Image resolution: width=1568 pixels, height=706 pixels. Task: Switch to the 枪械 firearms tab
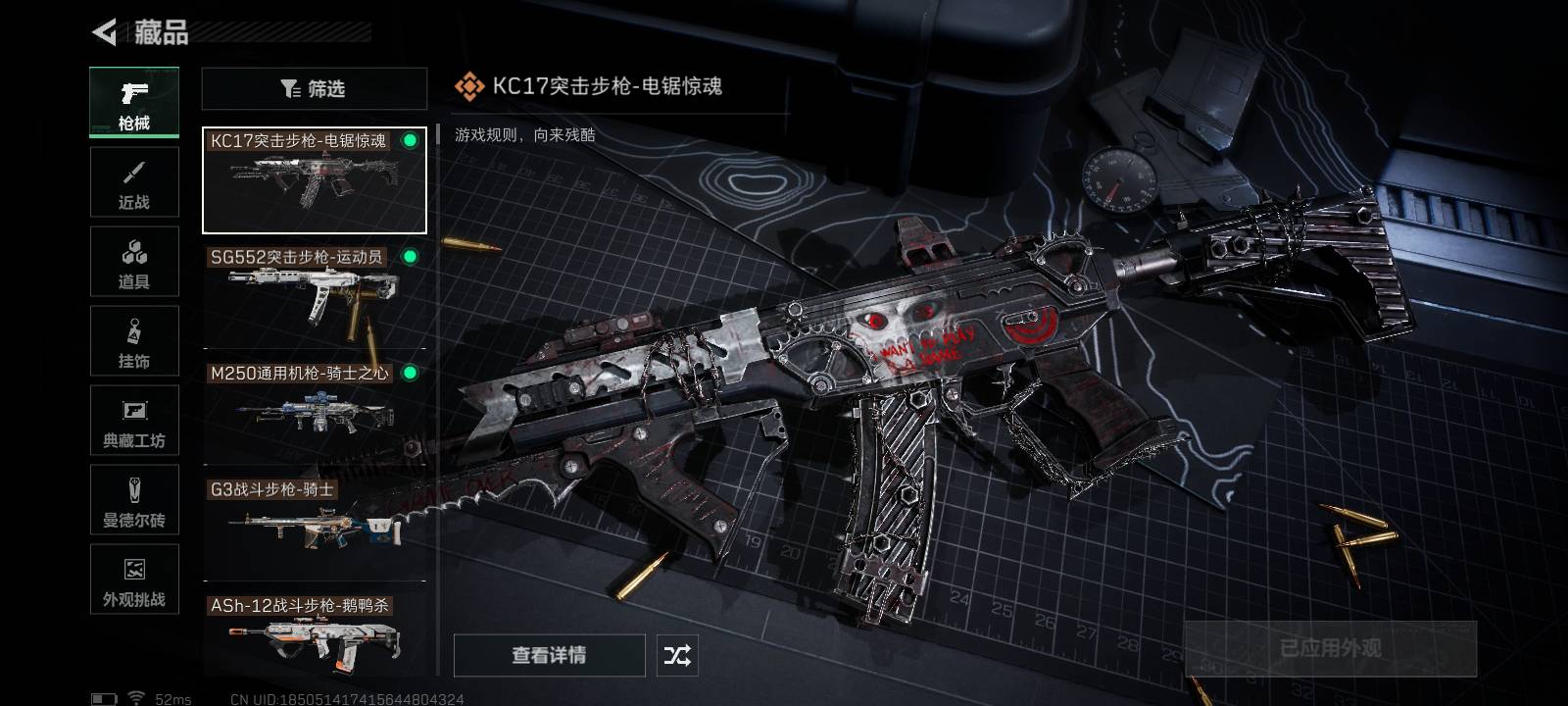(134, 102)
